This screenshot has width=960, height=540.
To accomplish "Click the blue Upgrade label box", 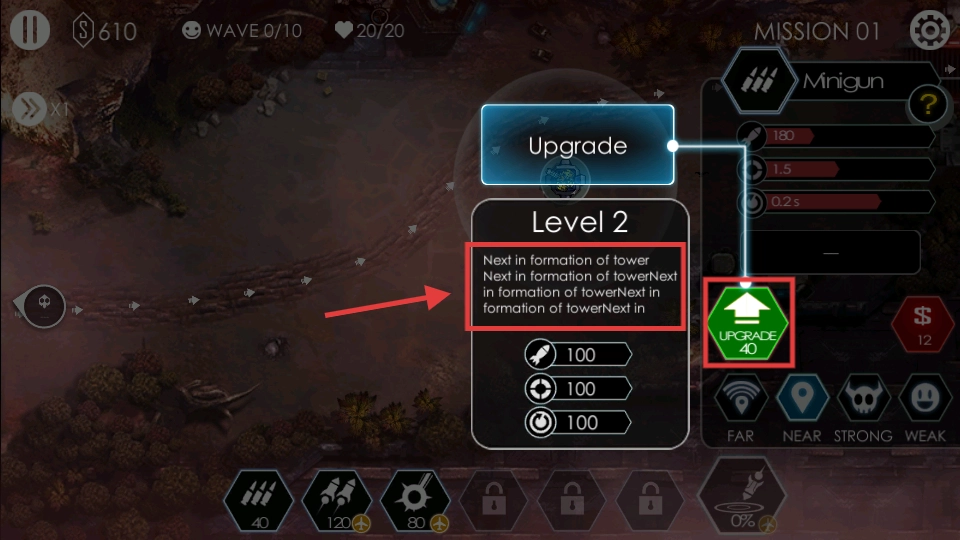I will [577, 145].
